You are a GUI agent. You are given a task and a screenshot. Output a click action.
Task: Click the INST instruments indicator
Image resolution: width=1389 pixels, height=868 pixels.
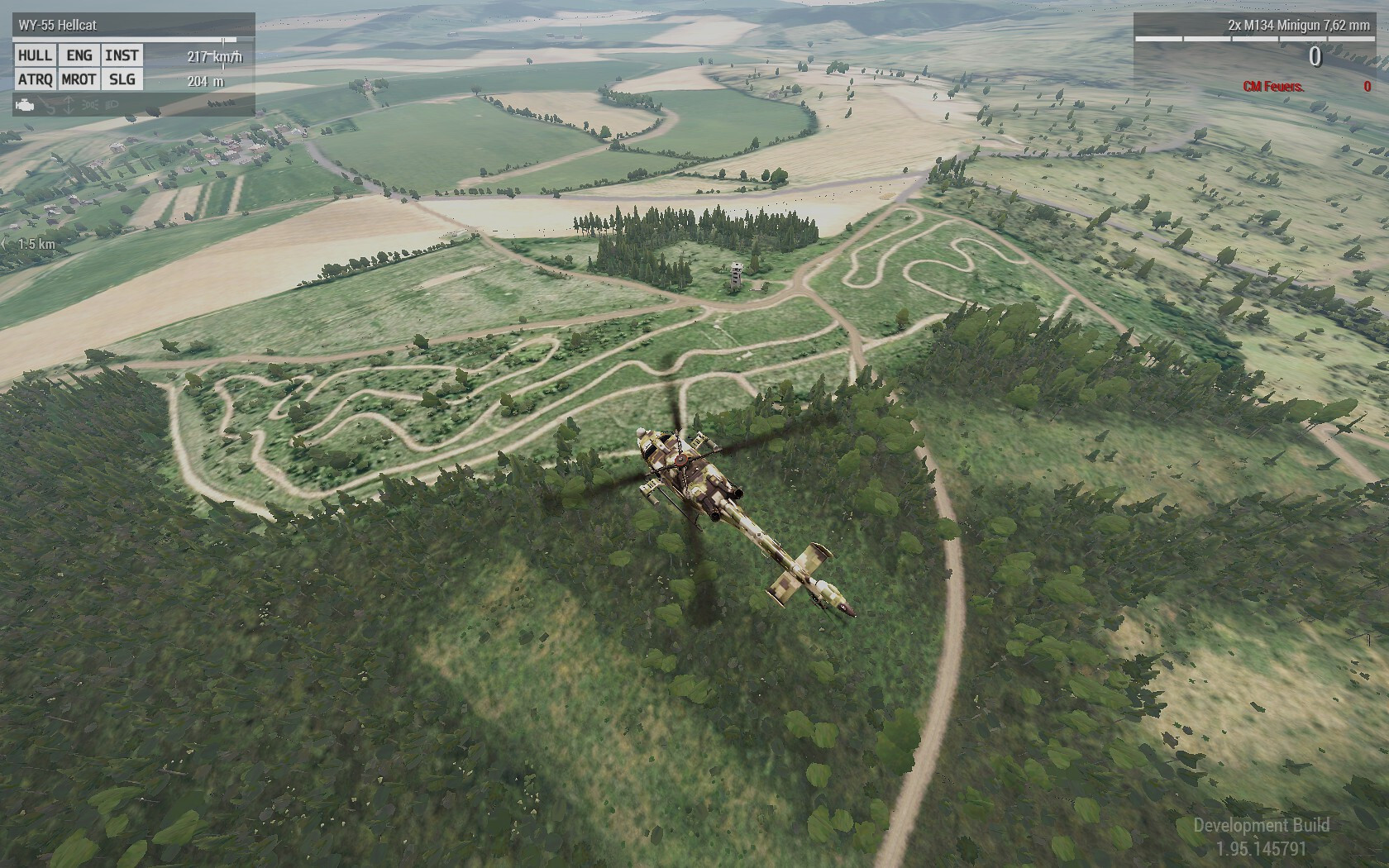122,55
